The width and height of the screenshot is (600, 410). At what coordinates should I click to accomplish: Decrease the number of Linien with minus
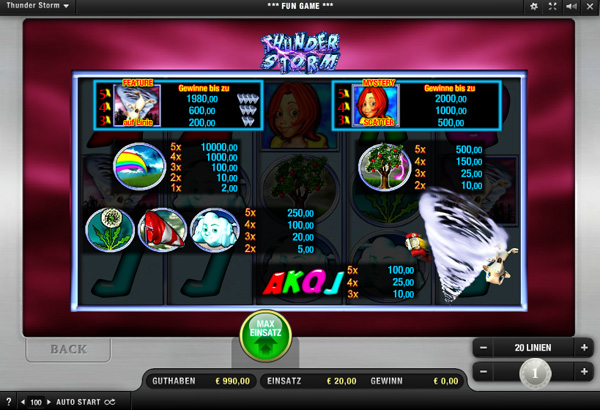pyautogui.click(x=483, y=348)
